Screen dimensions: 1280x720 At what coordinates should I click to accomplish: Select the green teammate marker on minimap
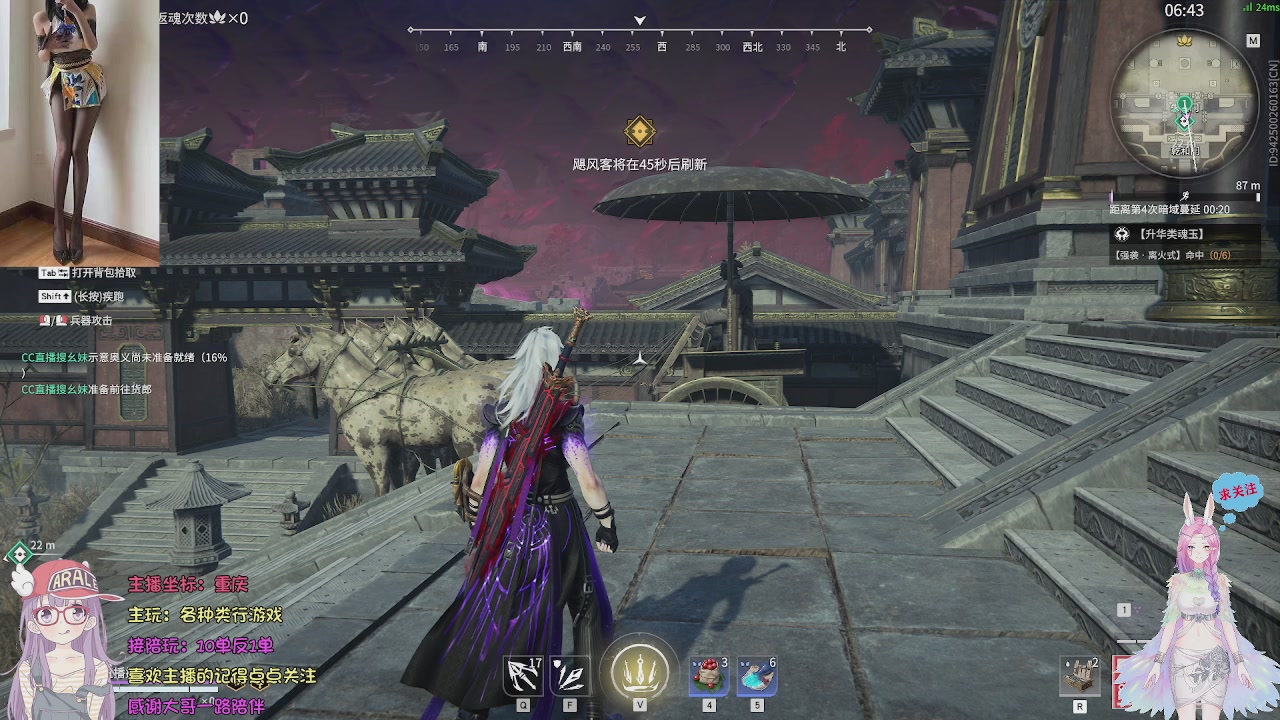click(1185, 104)
